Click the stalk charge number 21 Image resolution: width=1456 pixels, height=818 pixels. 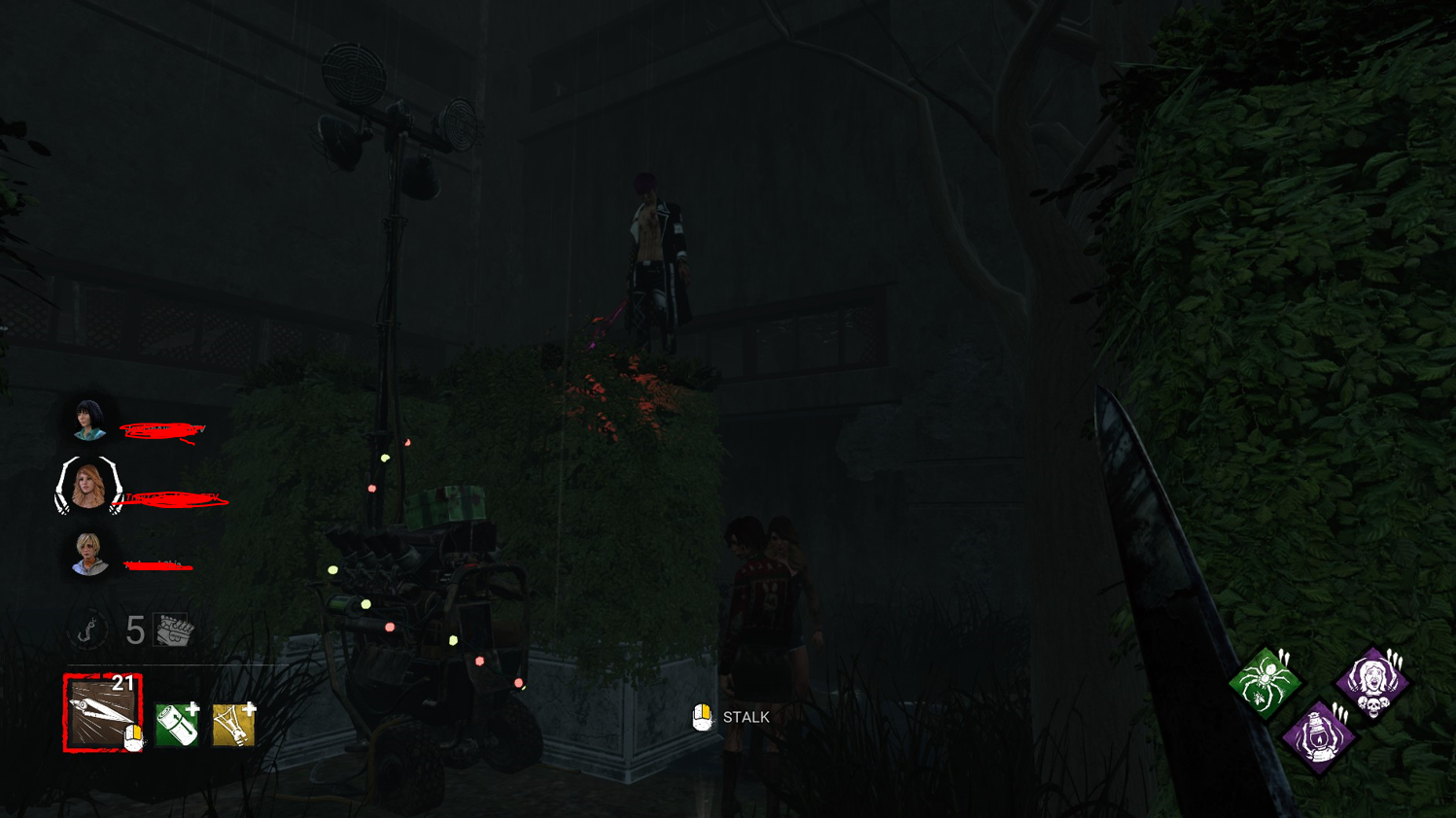pos(121,683)
